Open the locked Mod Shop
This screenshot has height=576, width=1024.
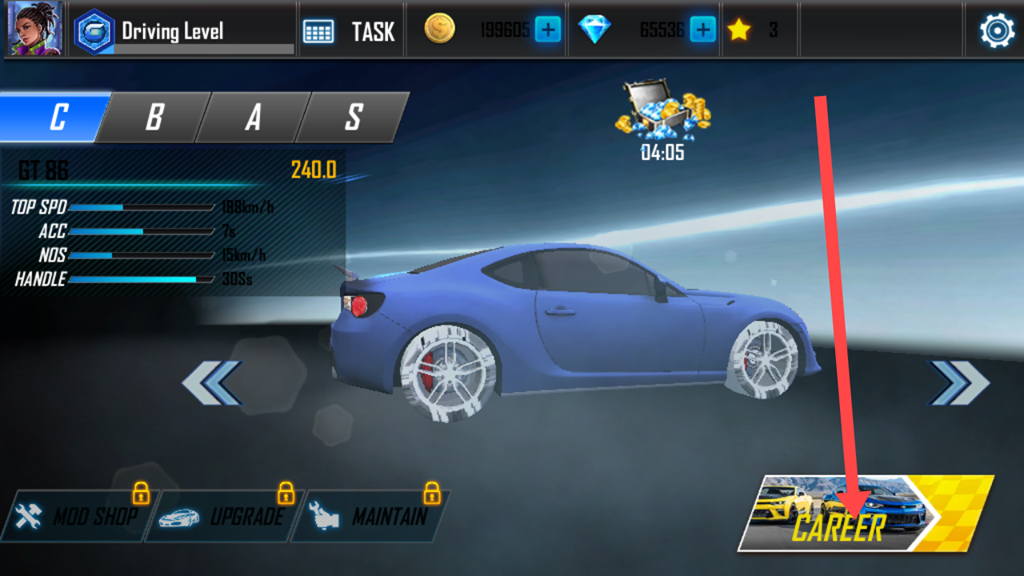[78, 517]
